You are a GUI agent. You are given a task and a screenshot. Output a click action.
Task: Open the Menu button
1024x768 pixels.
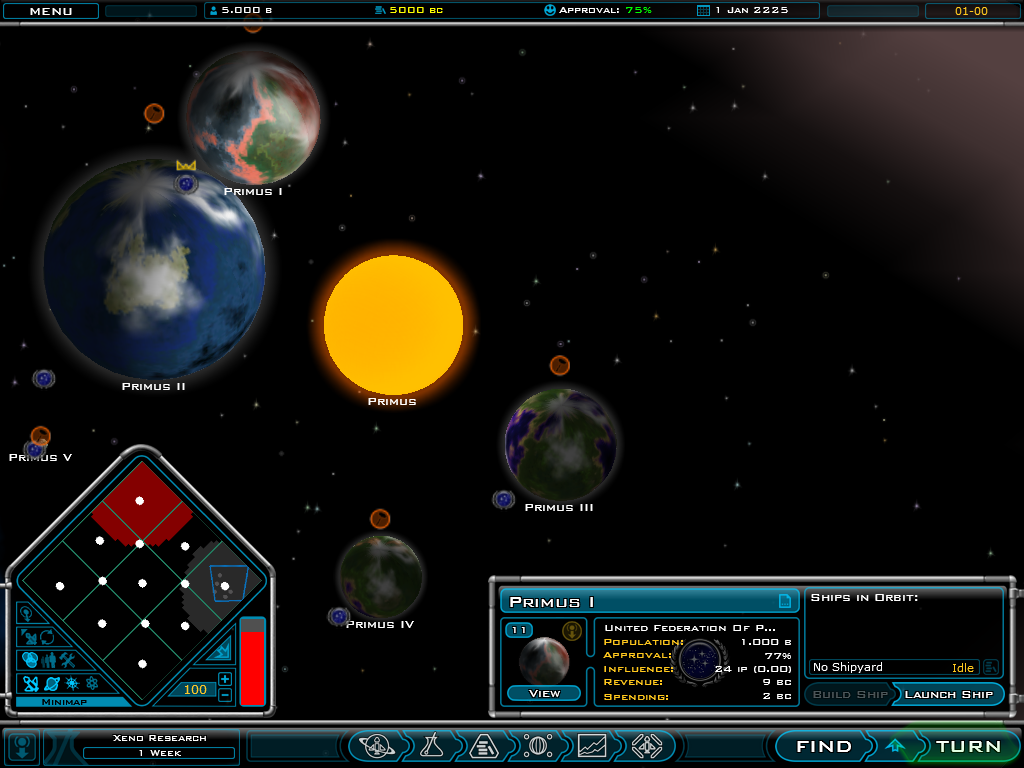pyautogui.click(x=50, y=11)
